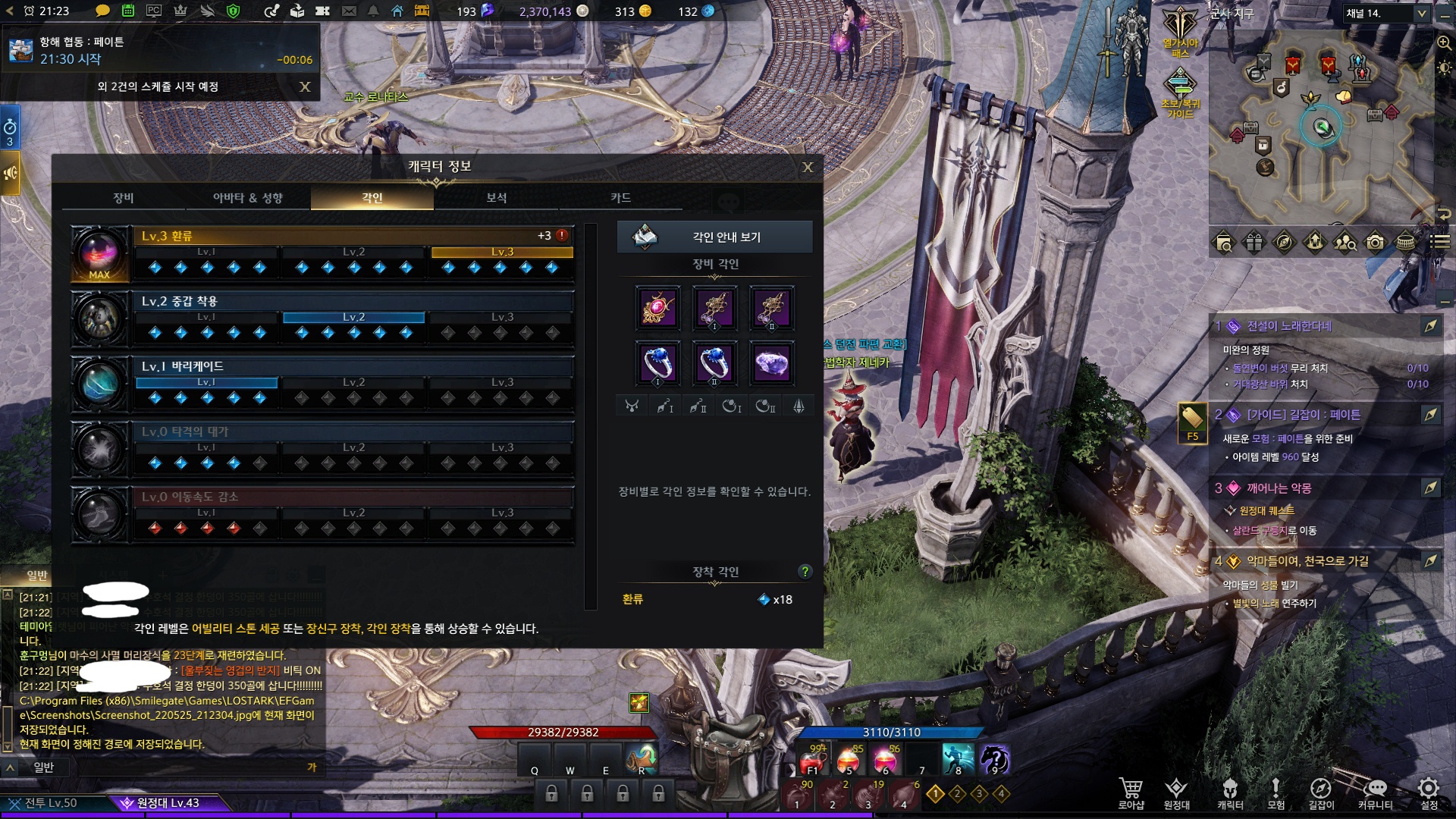Select the 보석 tab
Screen dimensions: 1456x819
coord(496,198)
